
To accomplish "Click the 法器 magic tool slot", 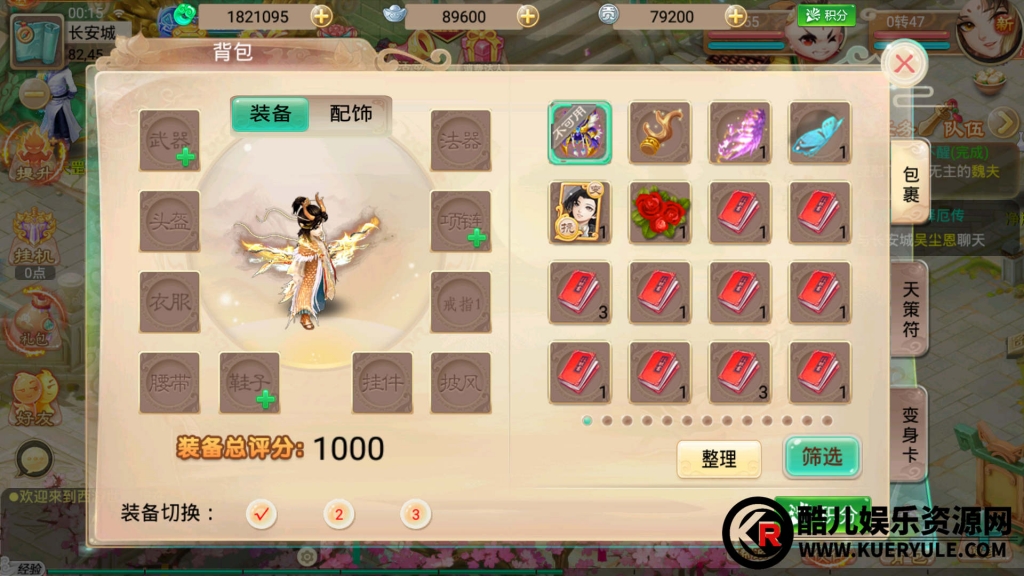I will tap(460, 140).
